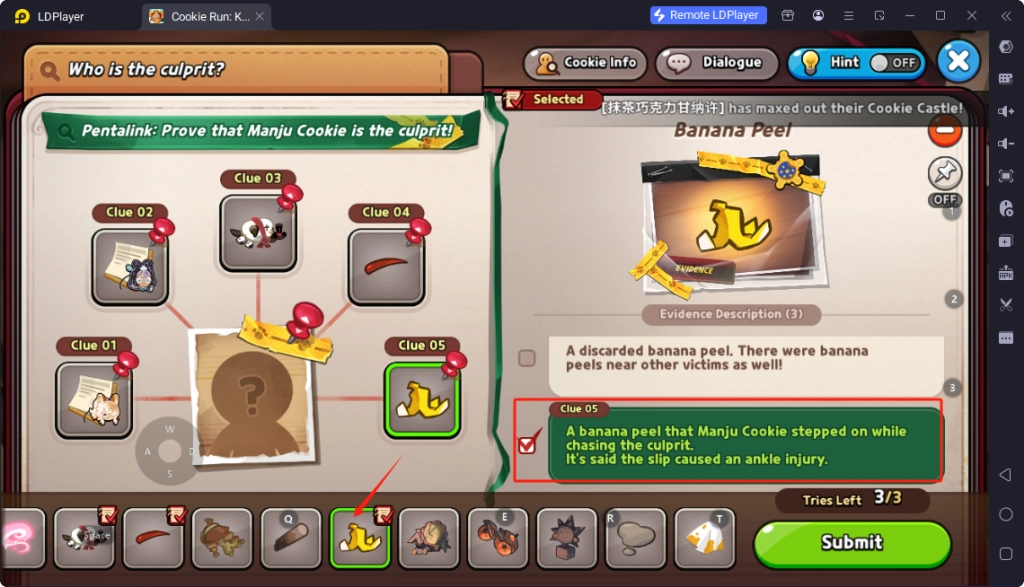Pick the banana peel in the evidence bar

pos(359,538)
